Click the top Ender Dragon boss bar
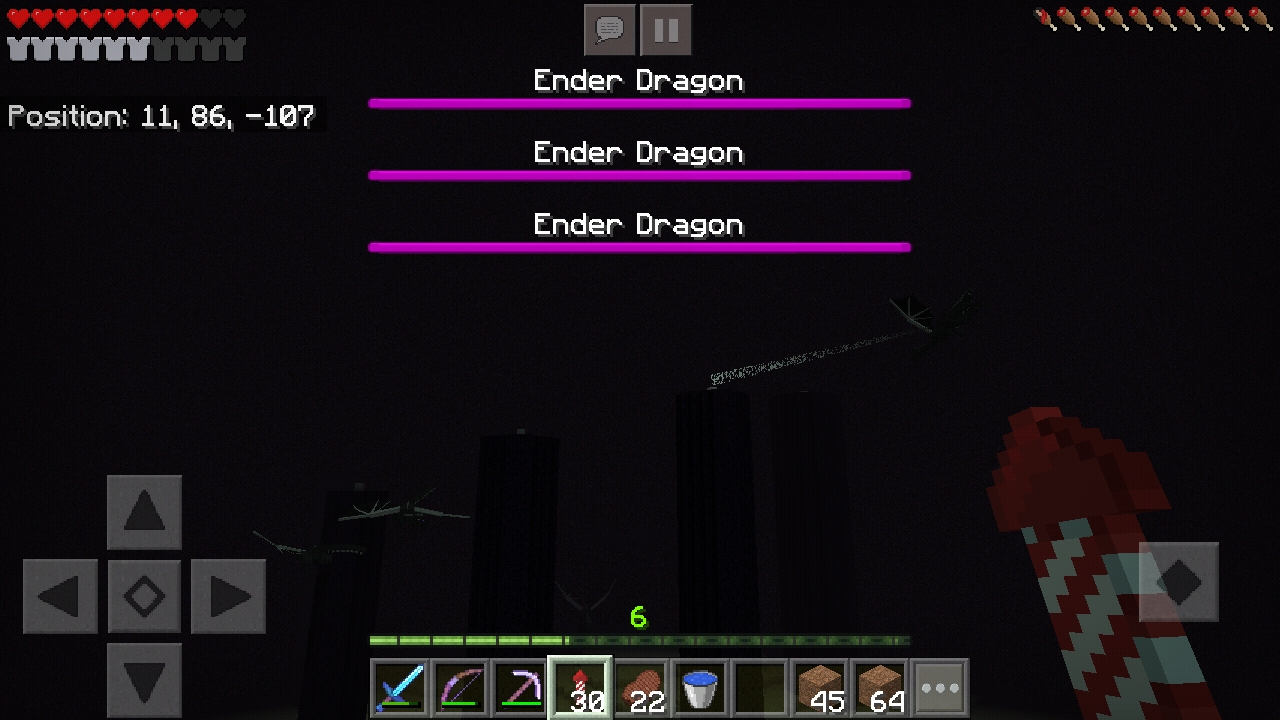Viewport: 1280px width, 720px height. click(640, 102)
